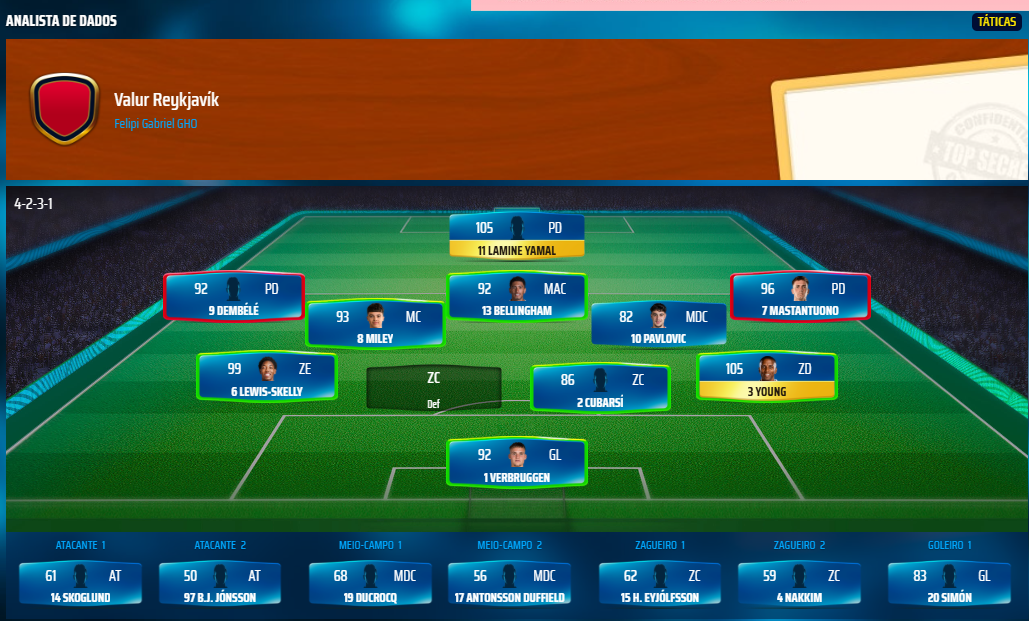Open the Táticas button
Screen dimensions: 1029x621
pyautogui.click(x=996, y=21)
